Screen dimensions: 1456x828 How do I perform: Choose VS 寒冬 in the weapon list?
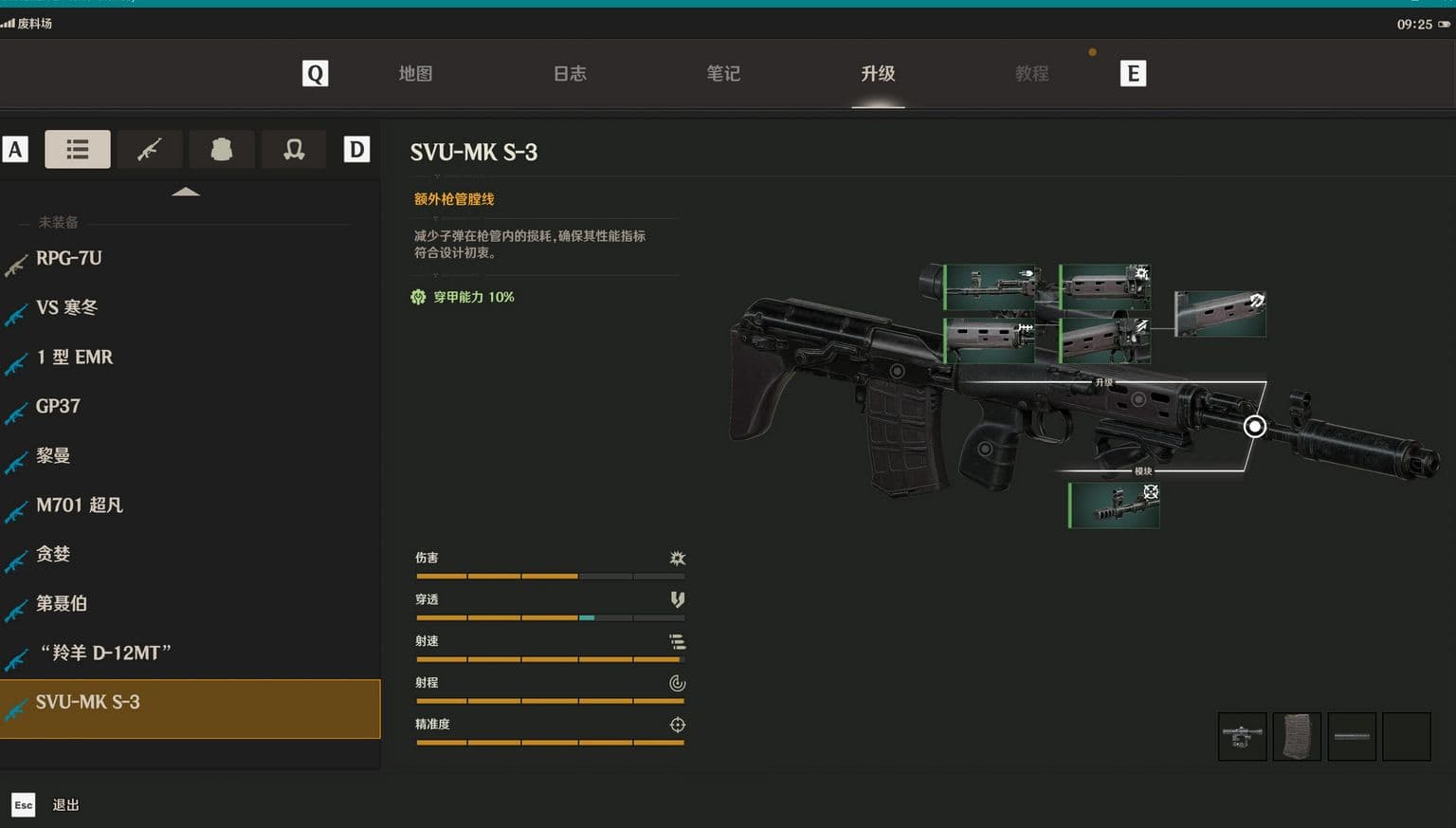[x=66, y=307]
